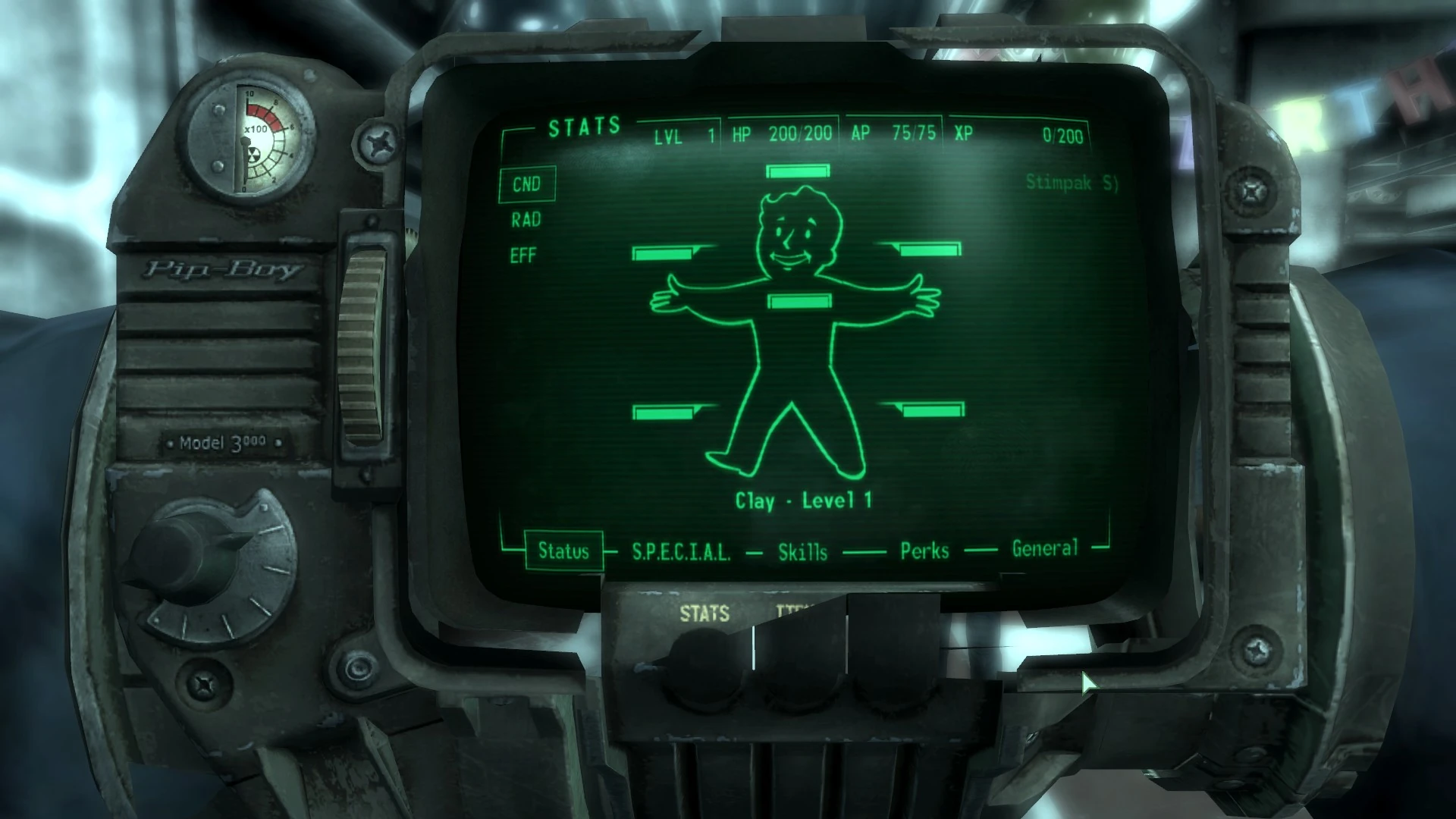Select the Skills tab
The image size is (1456, 819).
point(802,552)
